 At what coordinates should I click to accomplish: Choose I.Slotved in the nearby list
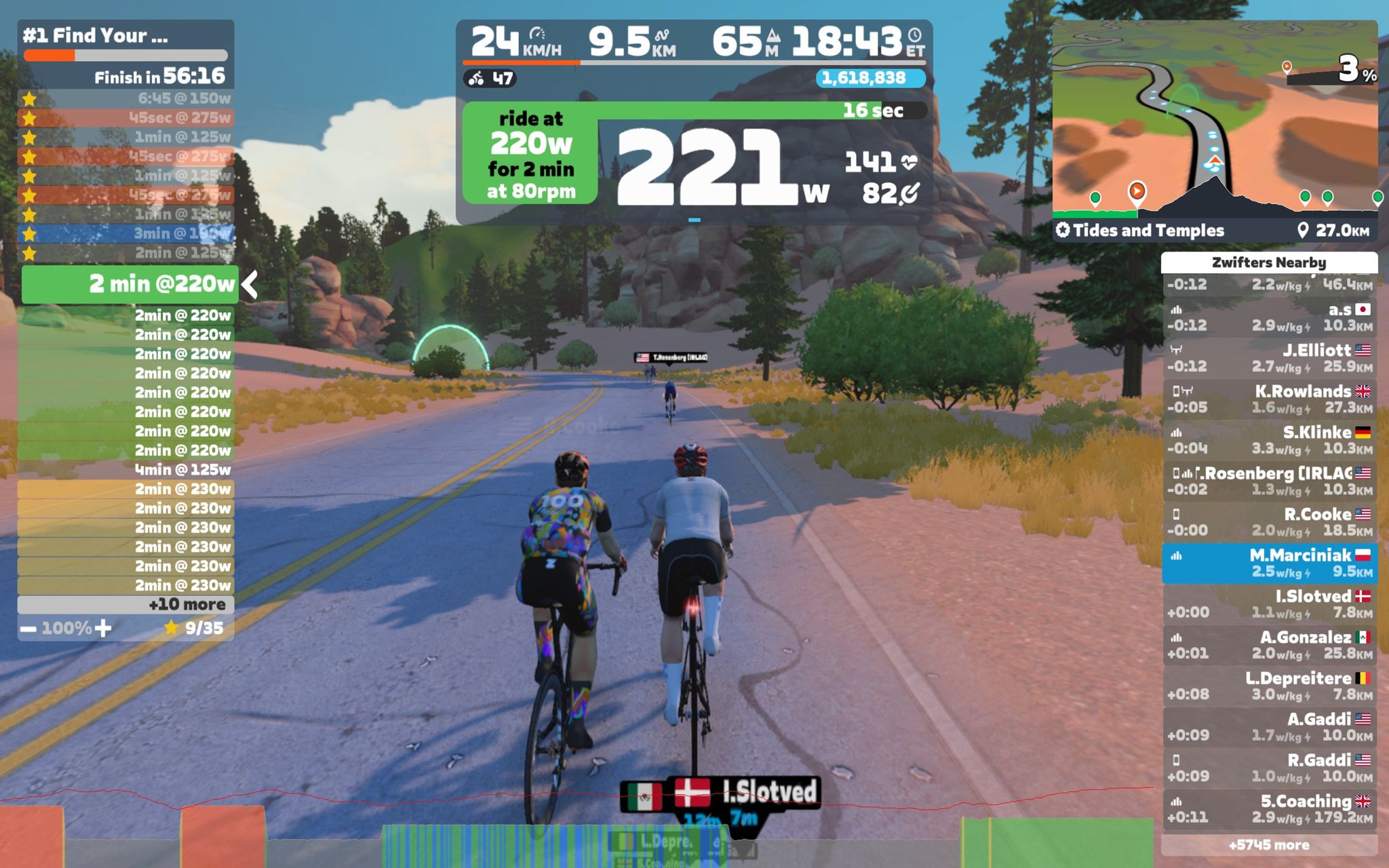point(1269,604)
